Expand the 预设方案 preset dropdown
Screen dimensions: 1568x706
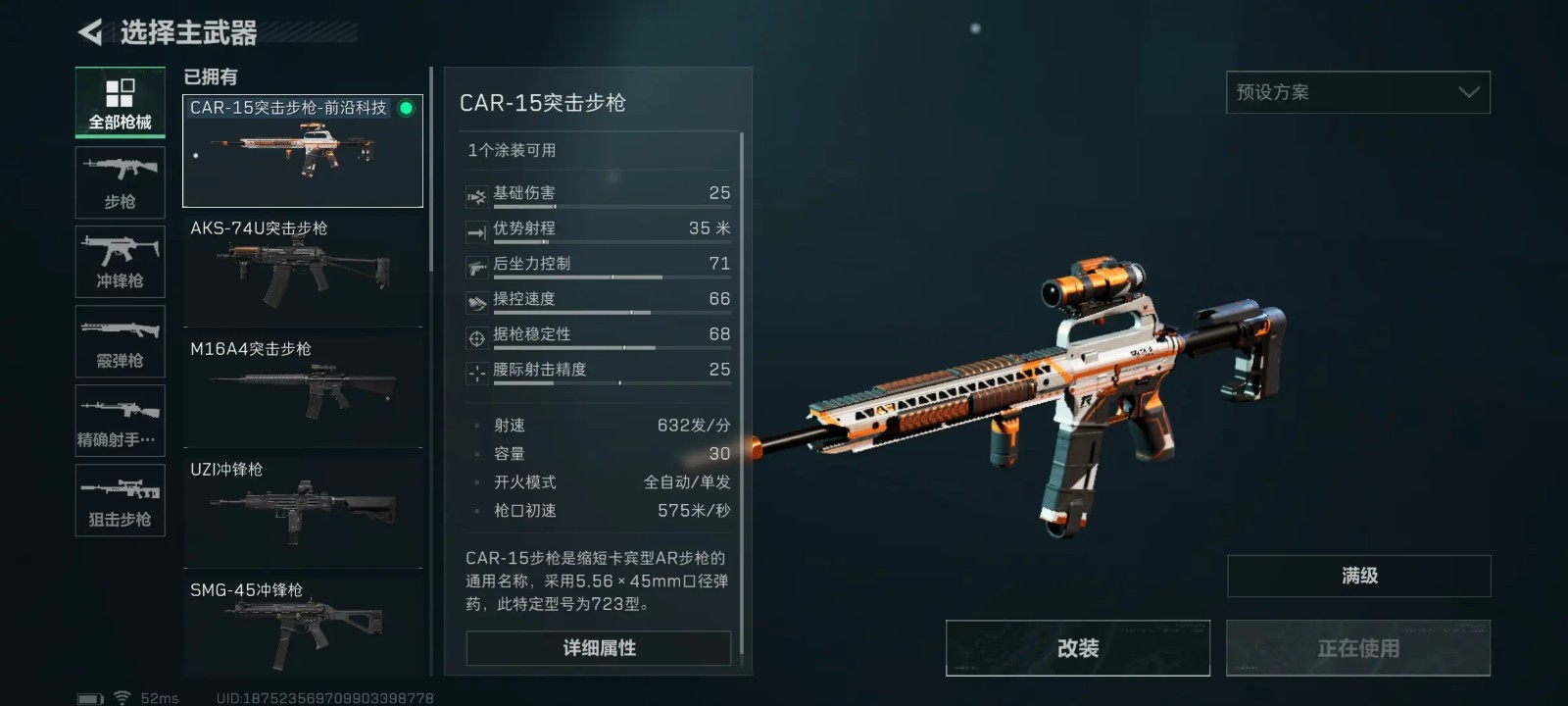1357,92
